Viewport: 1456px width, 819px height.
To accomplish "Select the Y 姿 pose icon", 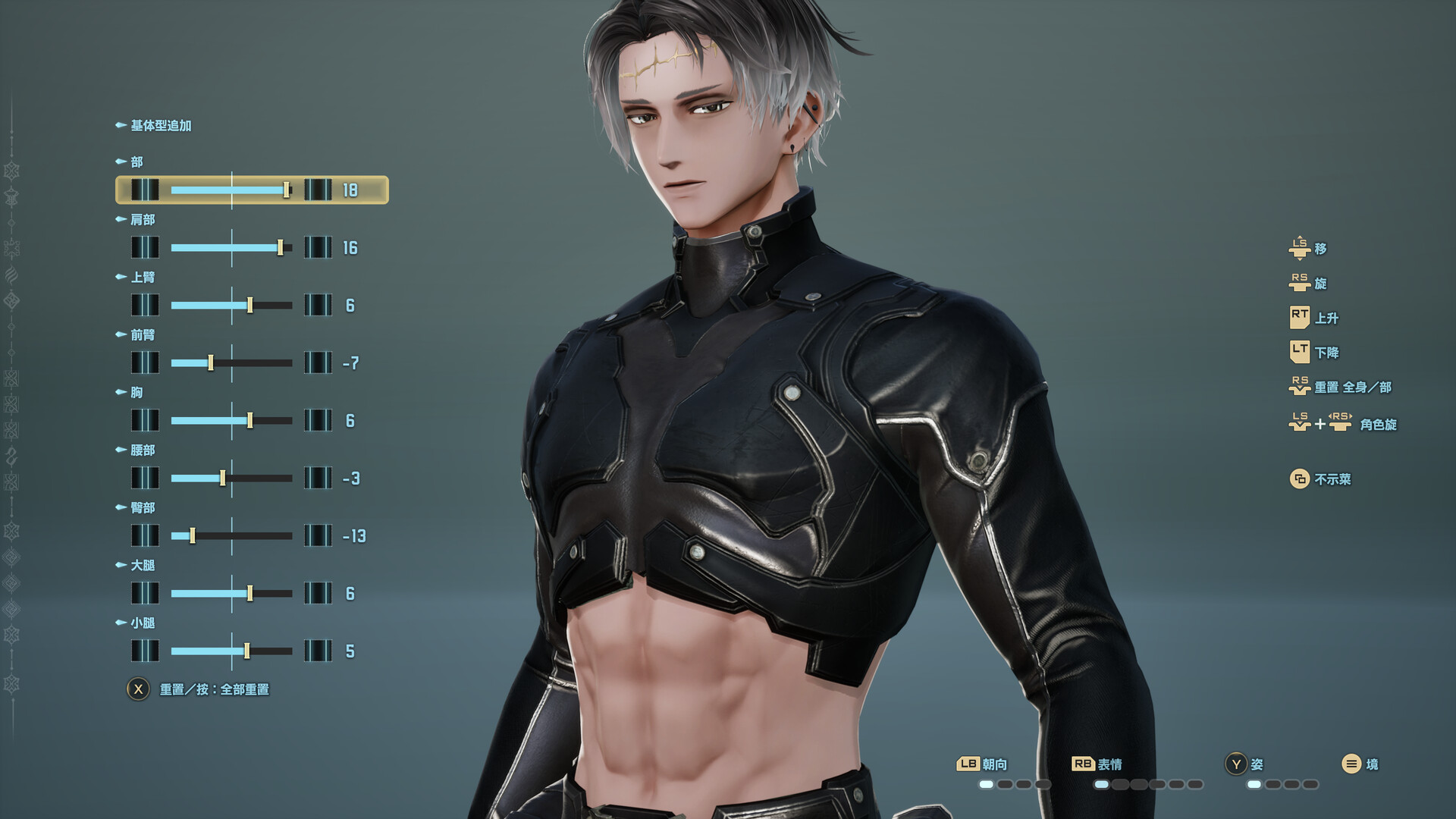I will coord(1236,764).
